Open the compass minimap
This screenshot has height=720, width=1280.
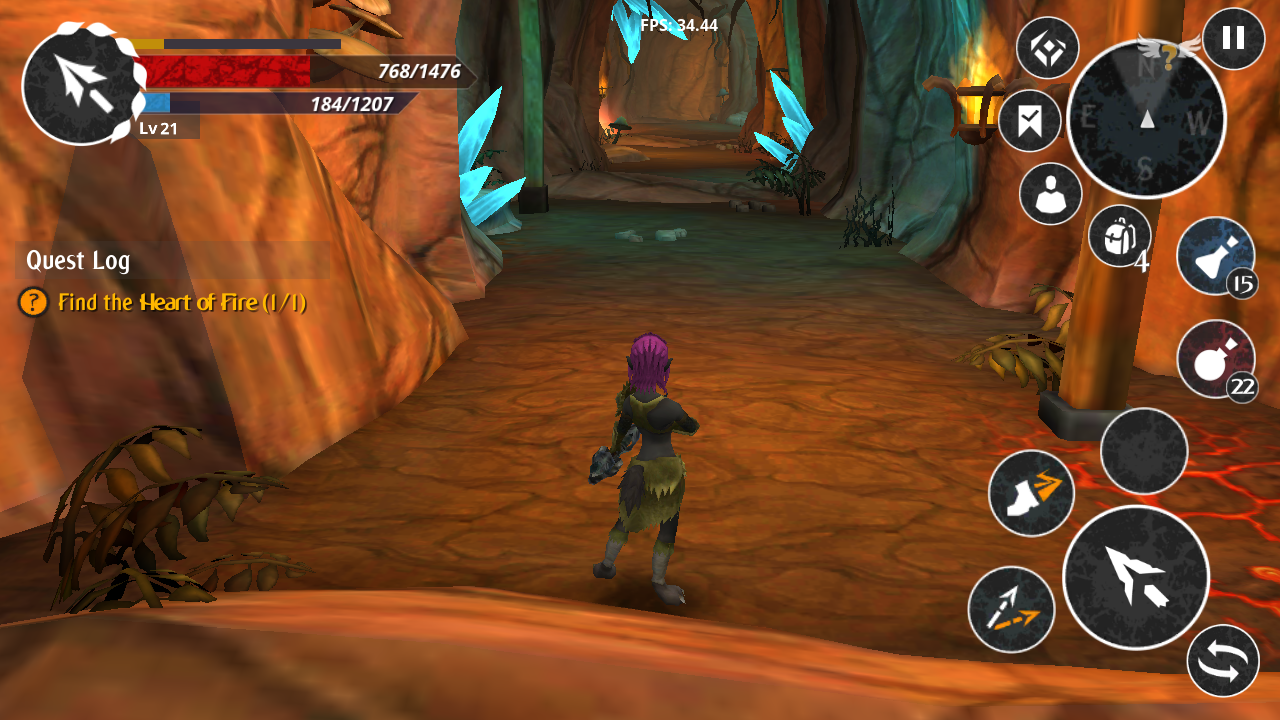point(1146,119)
